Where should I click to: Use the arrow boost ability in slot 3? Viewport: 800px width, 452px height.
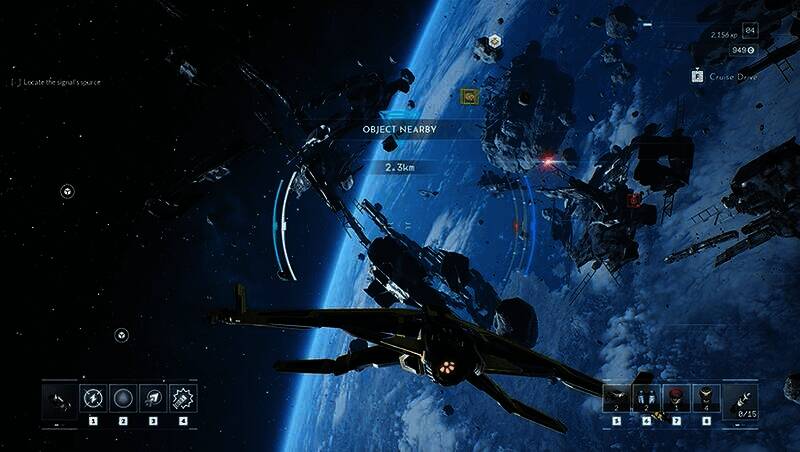coord(153,397)
